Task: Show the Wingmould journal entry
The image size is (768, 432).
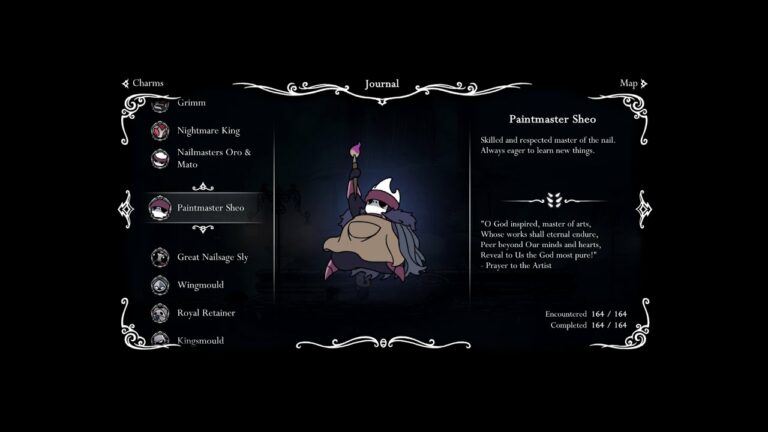Action: click(x=200, y=285)
